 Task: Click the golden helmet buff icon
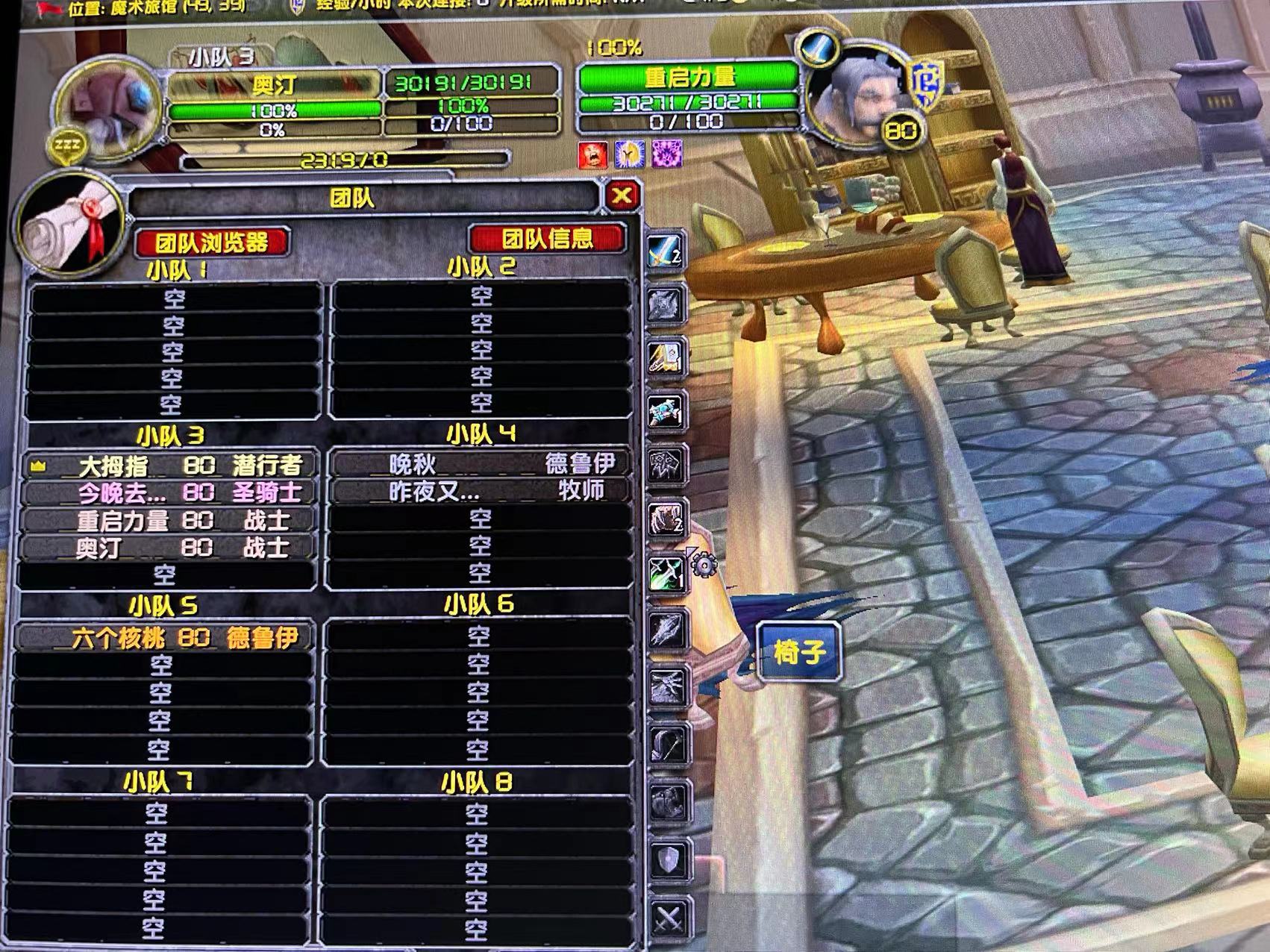point(629,154)
